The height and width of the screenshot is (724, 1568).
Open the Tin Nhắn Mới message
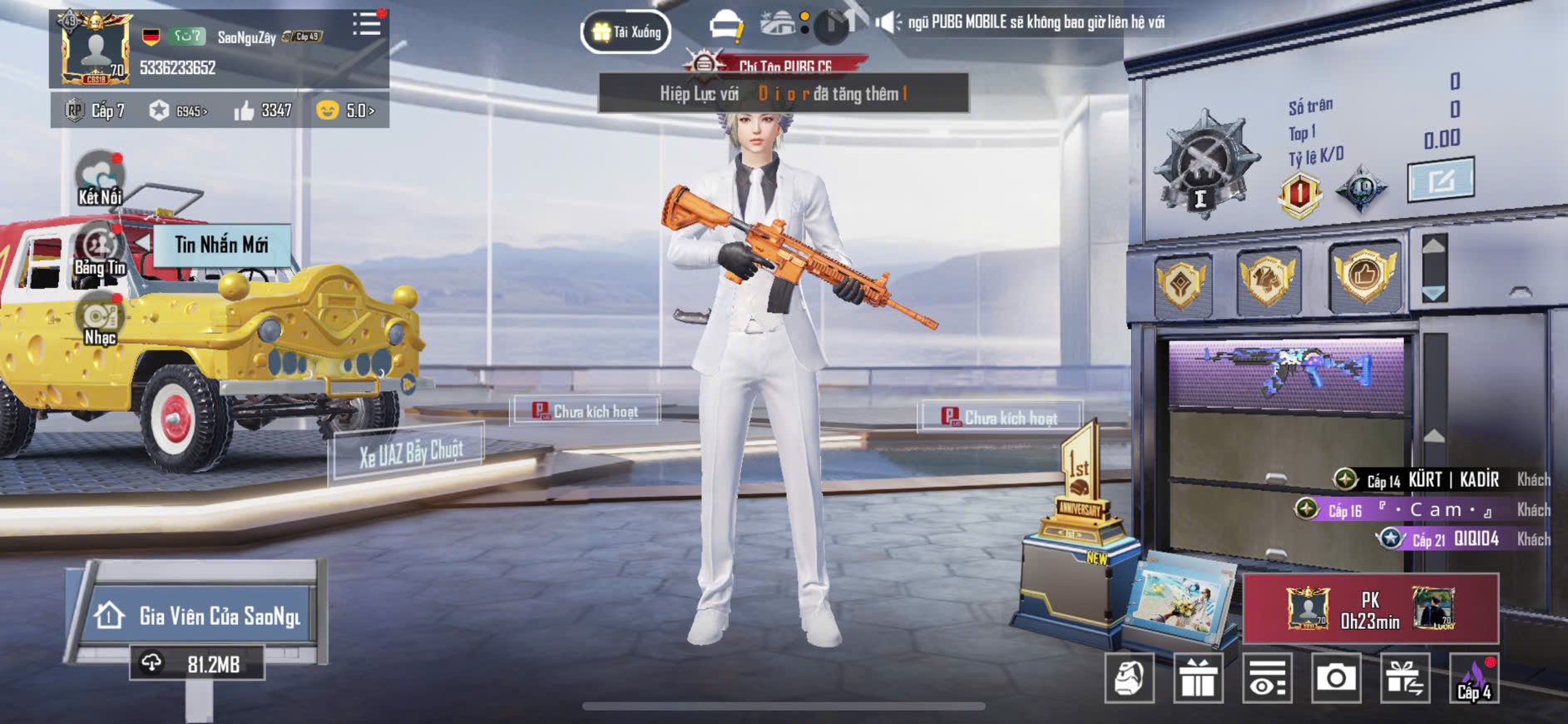pos(221,245)
